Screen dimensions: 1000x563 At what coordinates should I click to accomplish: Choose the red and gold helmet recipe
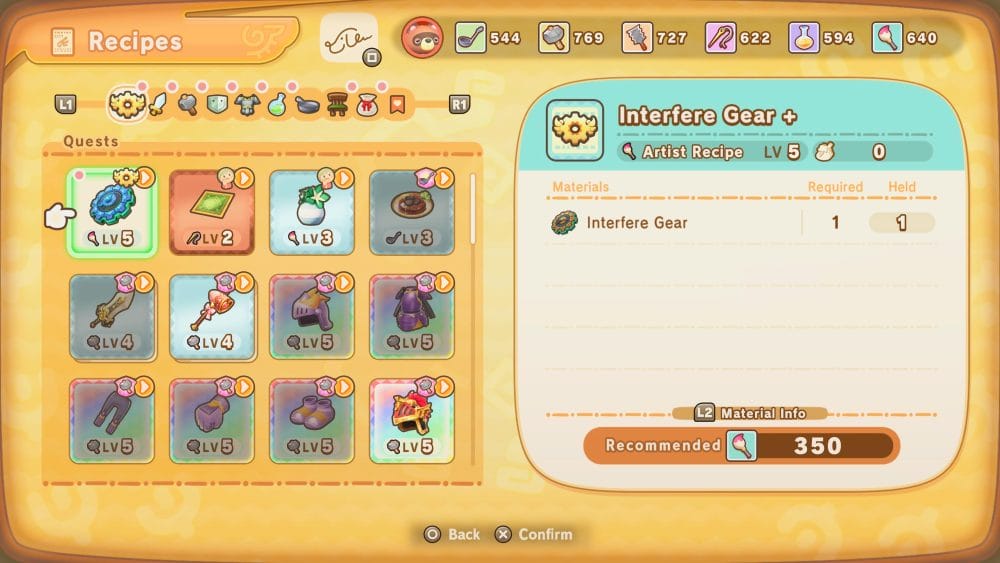[x=411, y=420]
